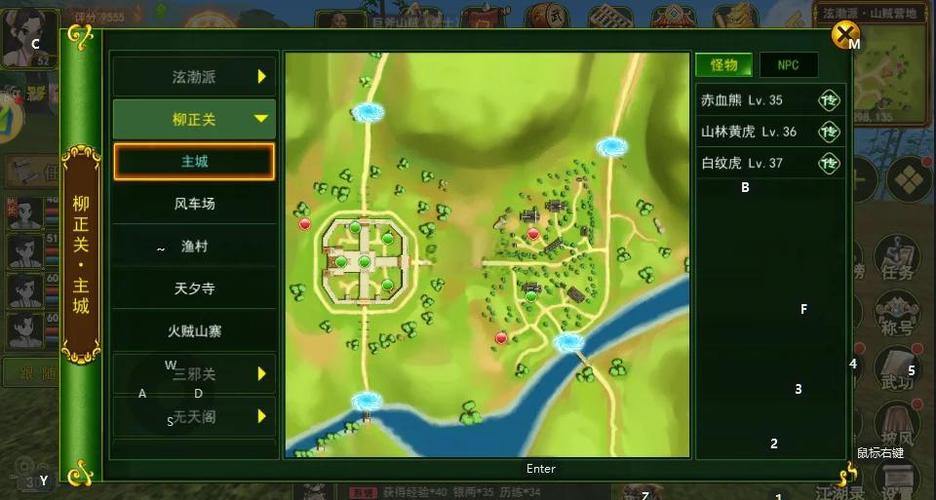
Task: Open the 称号 title menu
Action: tap(897, 318)
